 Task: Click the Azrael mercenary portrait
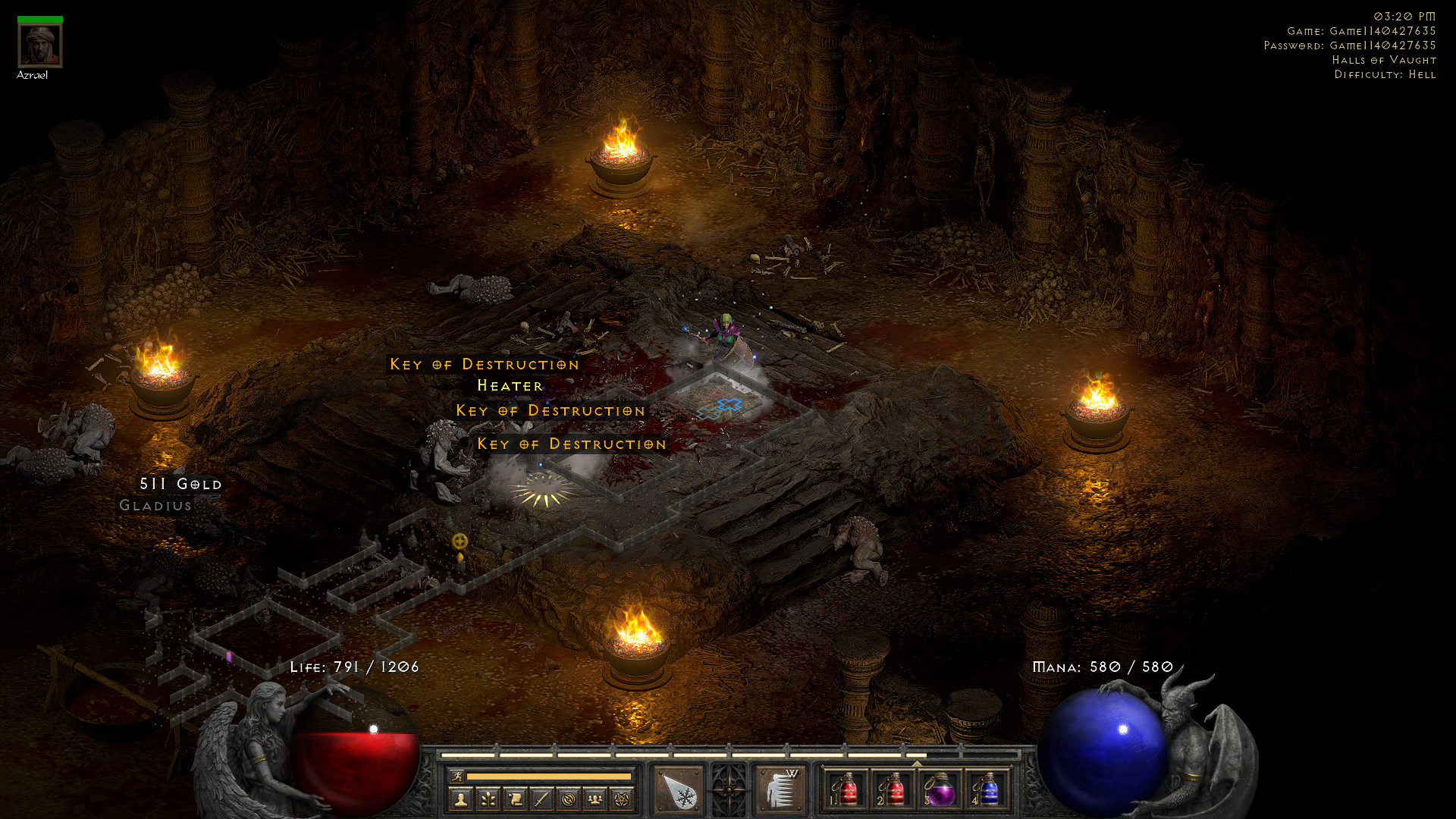[40, 45]
